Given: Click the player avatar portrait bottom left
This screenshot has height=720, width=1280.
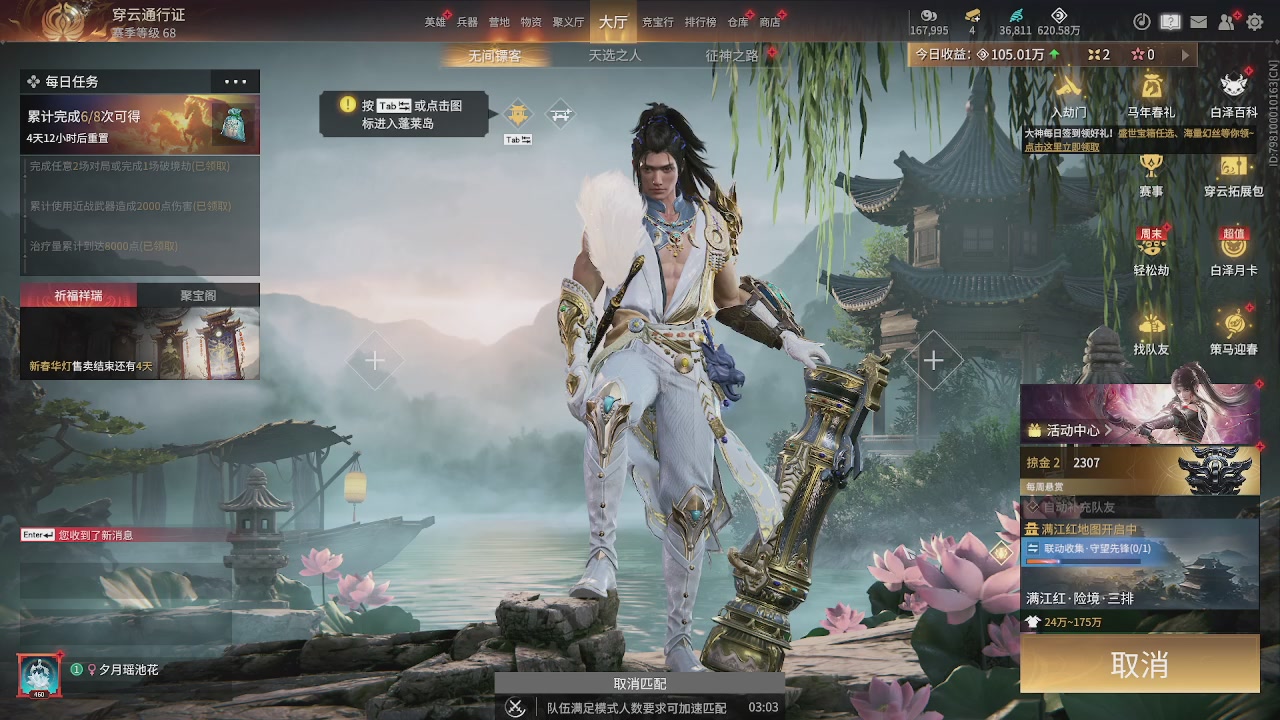Looking at the screenshot, I should pos(39,674).
